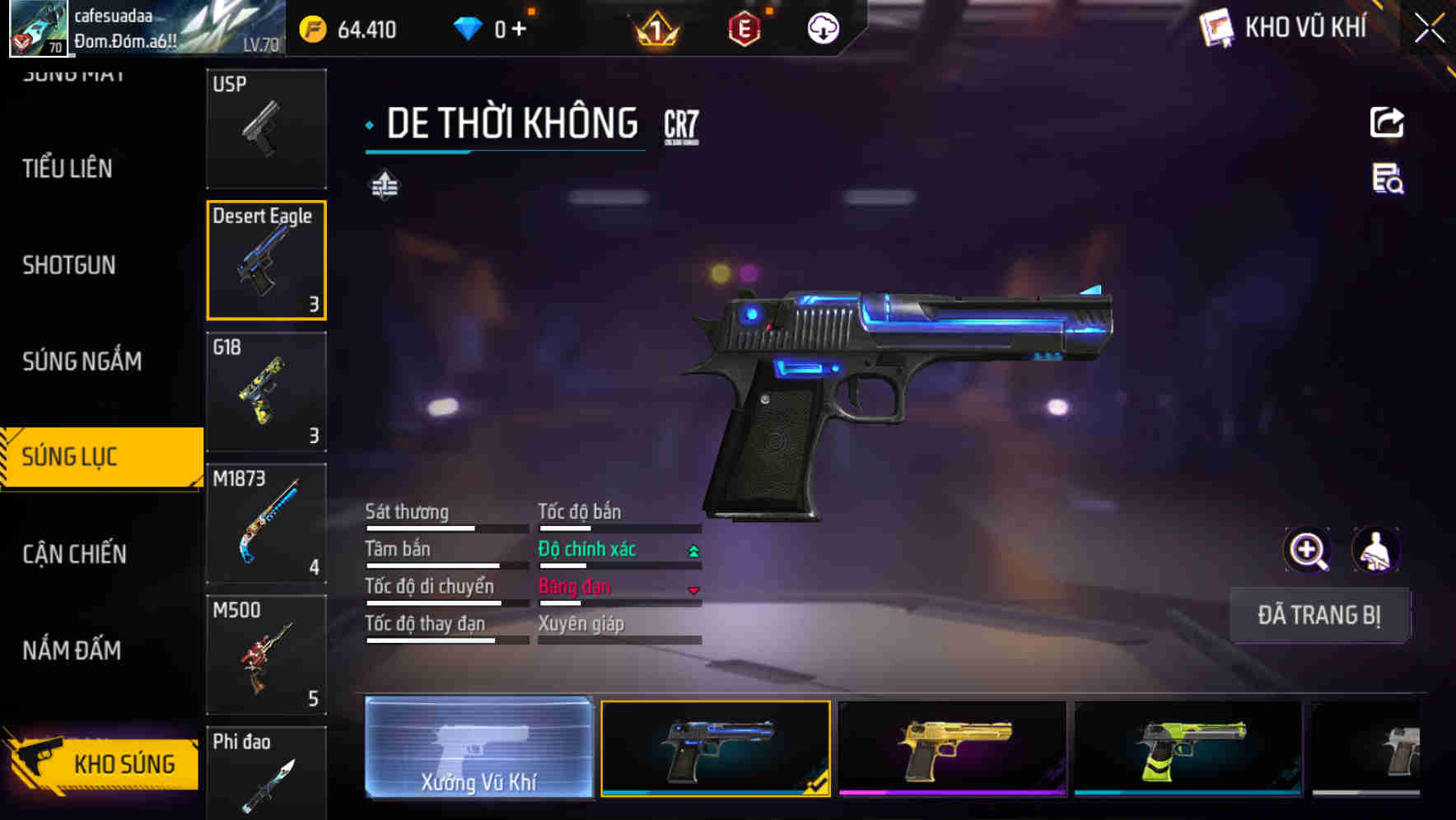Open Xưởng Vũ Khí
This screenshot has width=1456, height=820.
coord(478,749)
